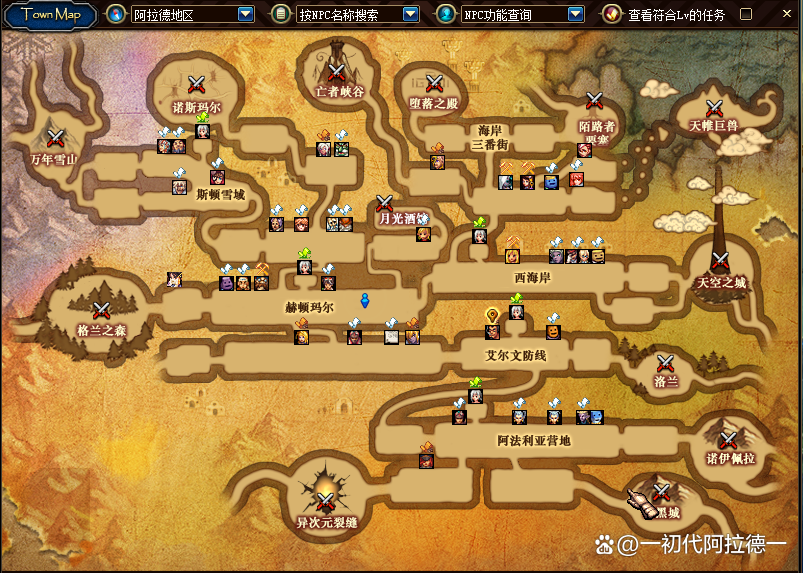This screenshot has width=803, height=573.
Task: Select the 堕落之殿 dungeon marker
Action: 434,83
